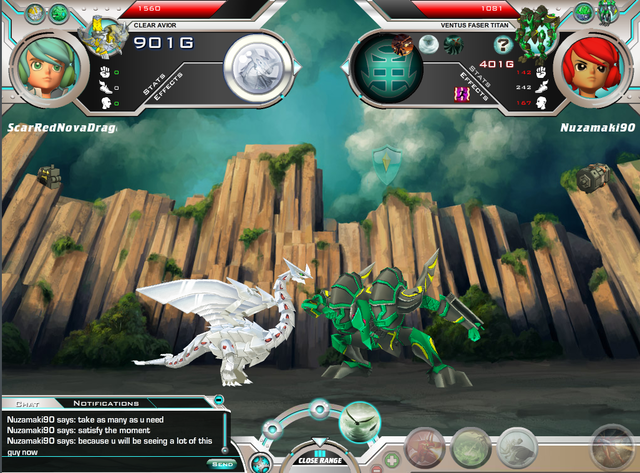Image resolution: width=640 pixels, height=473 pixels.
Task: Click the green Bakugan ball in top-left corner
Action: pos(58,13)
